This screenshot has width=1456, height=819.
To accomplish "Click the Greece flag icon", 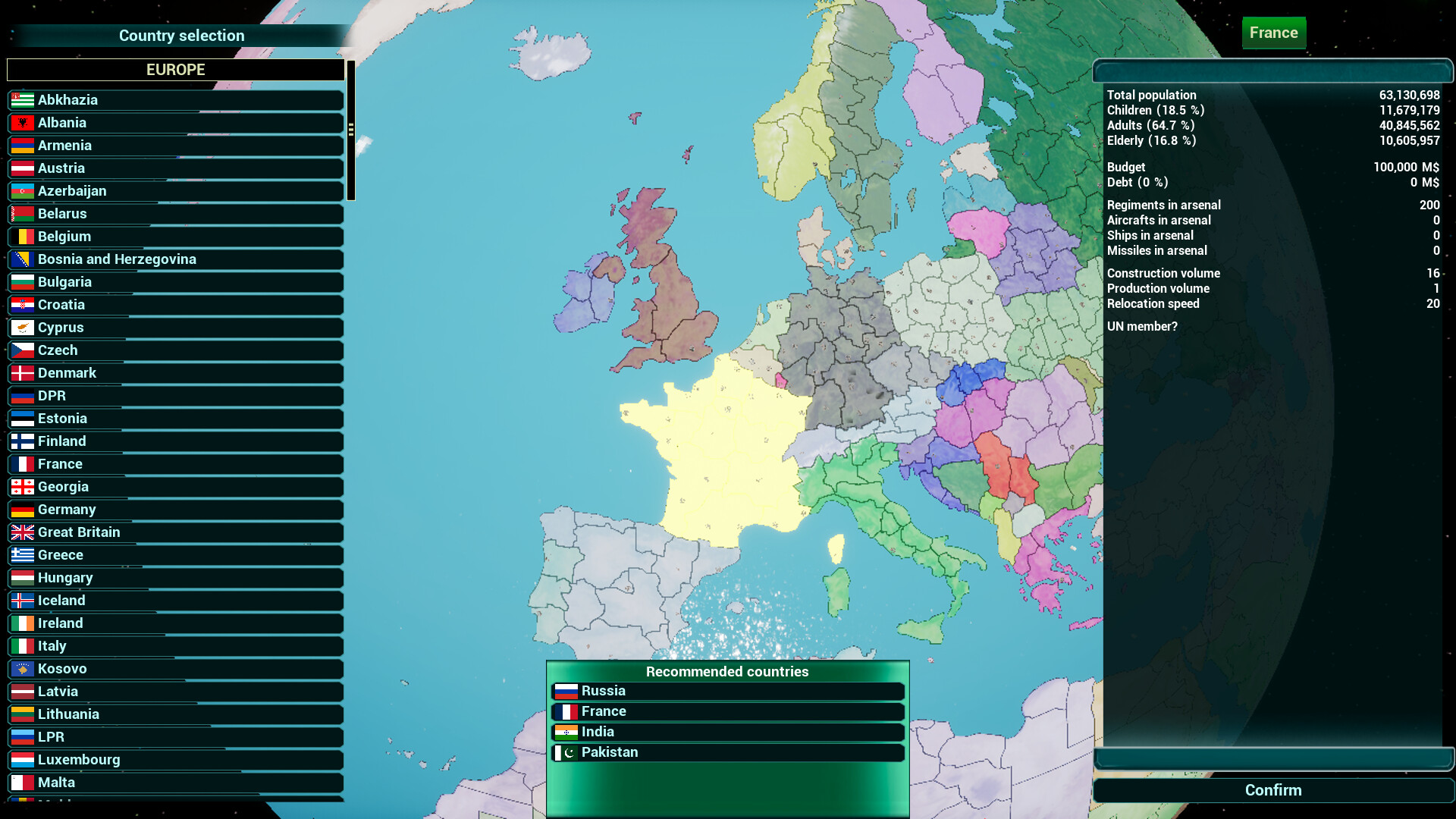I will 22,555.
